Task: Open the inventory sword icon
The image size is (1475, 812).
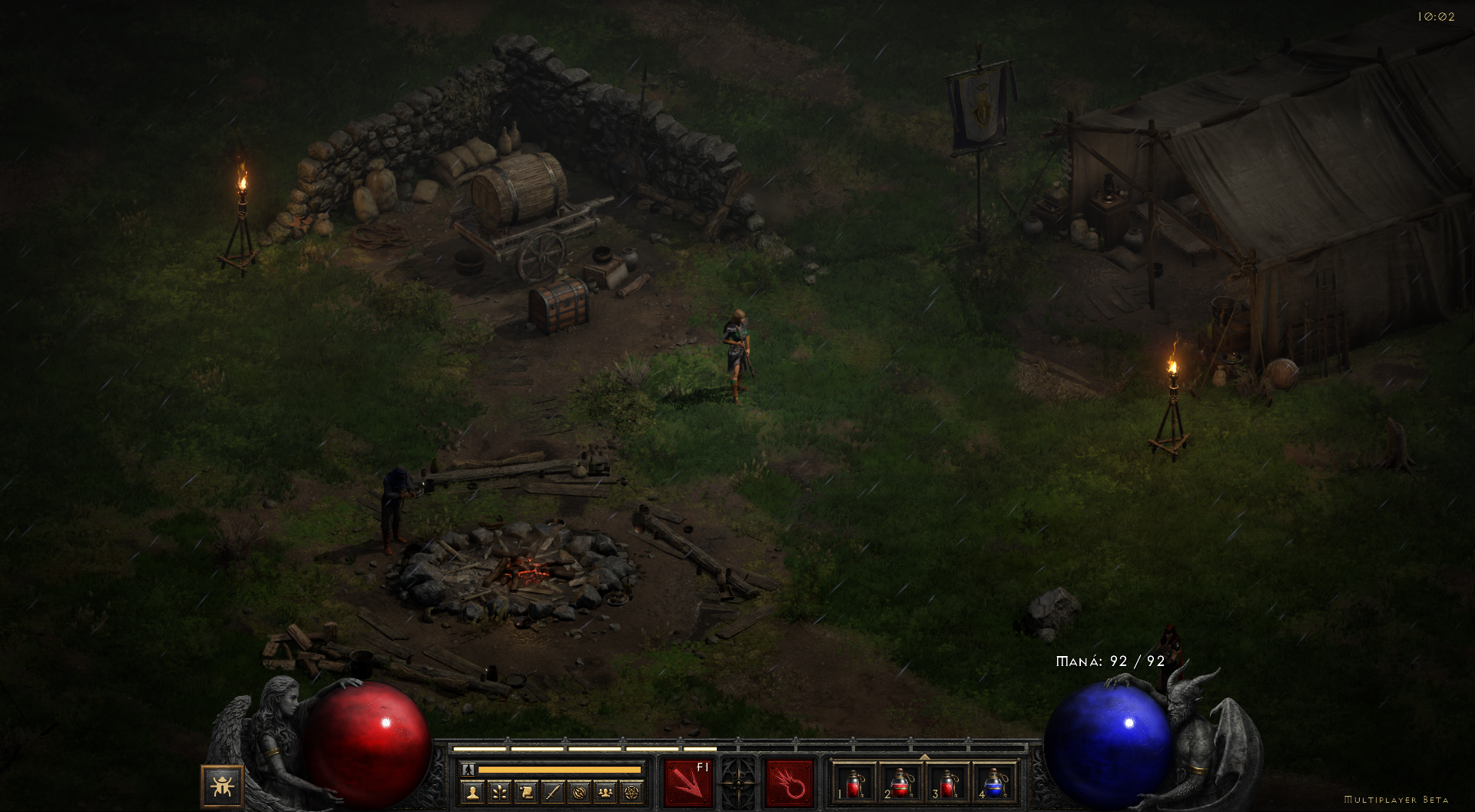Action: [553, 790]
